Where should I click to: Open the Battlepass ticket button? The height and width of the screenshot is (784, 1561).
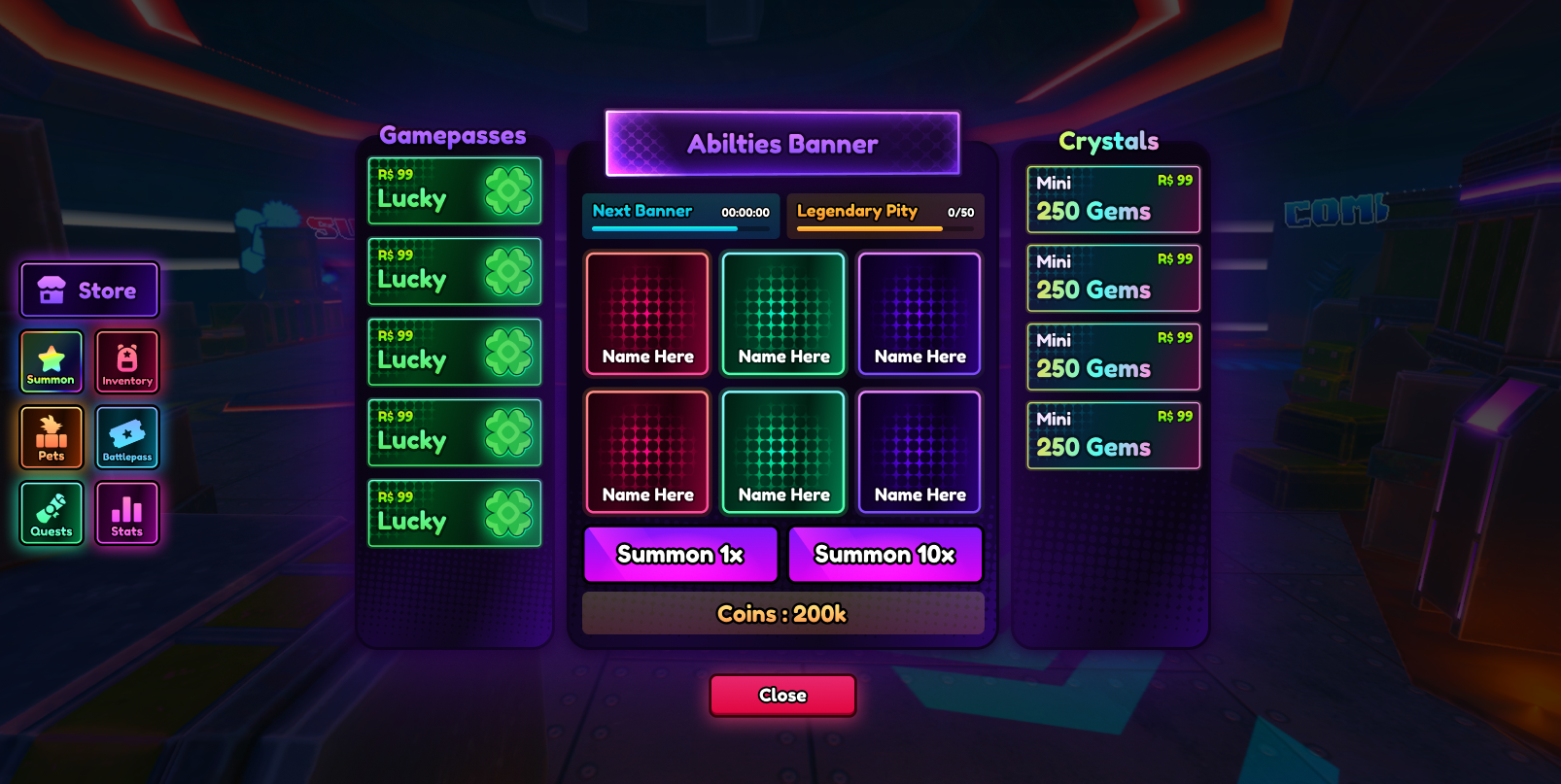127,437
